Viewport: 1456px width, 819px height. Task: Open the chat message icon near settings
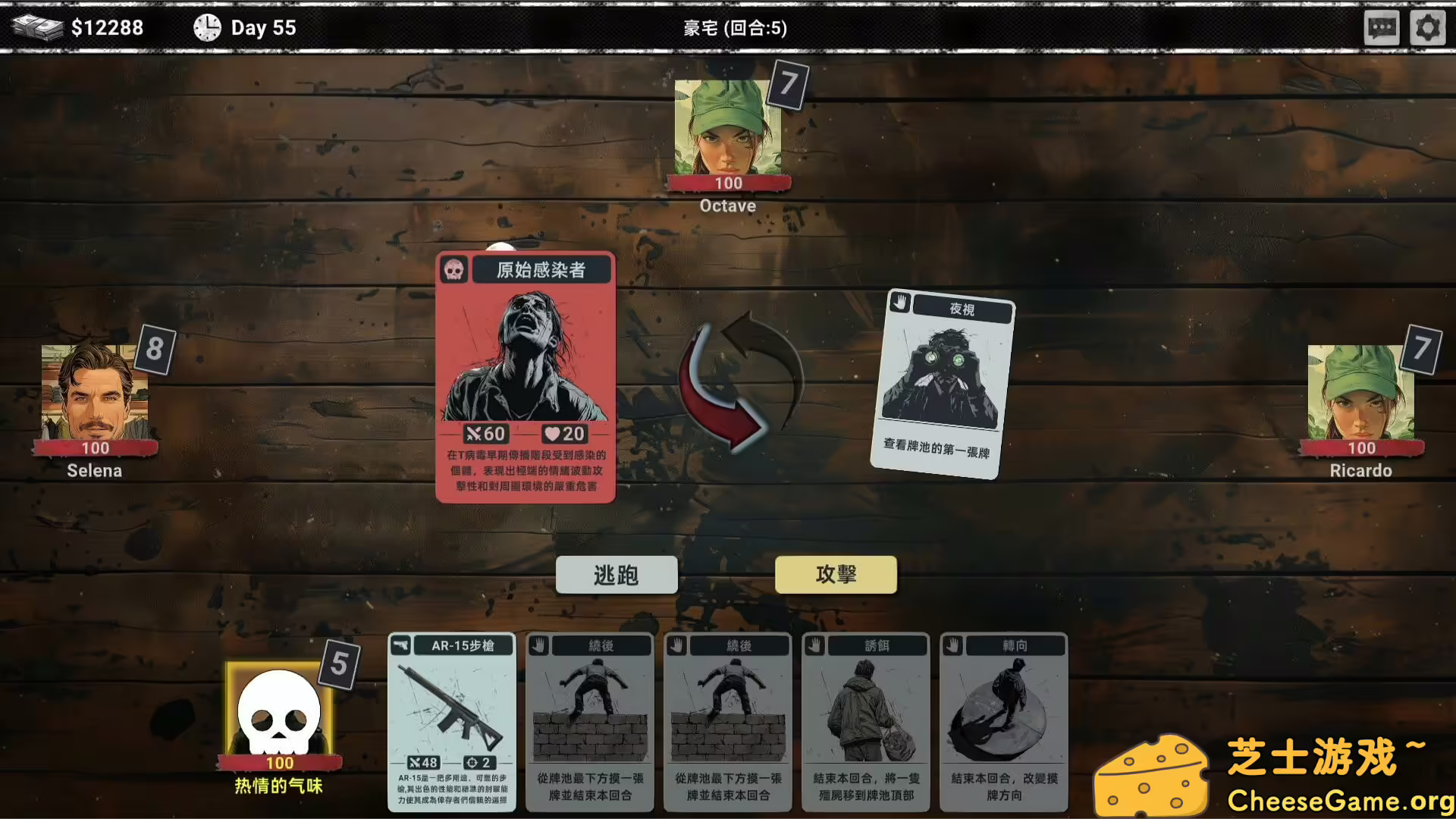coord(1382,27)
